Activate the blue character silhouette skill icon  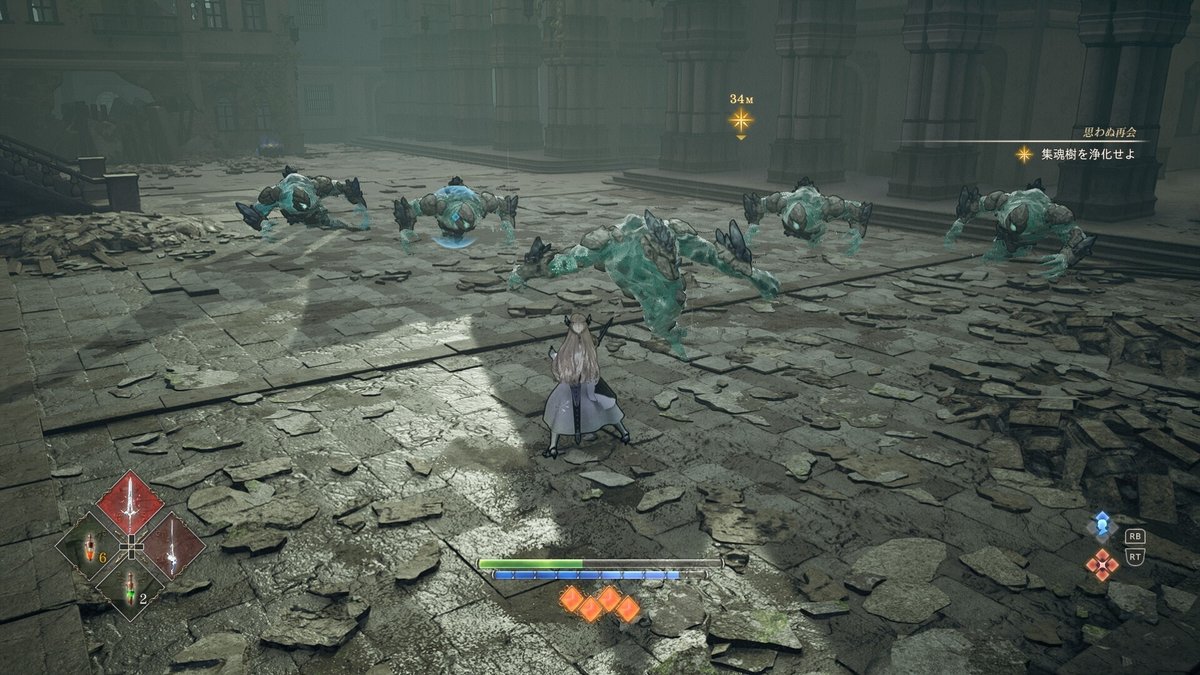click(1102, 525)
